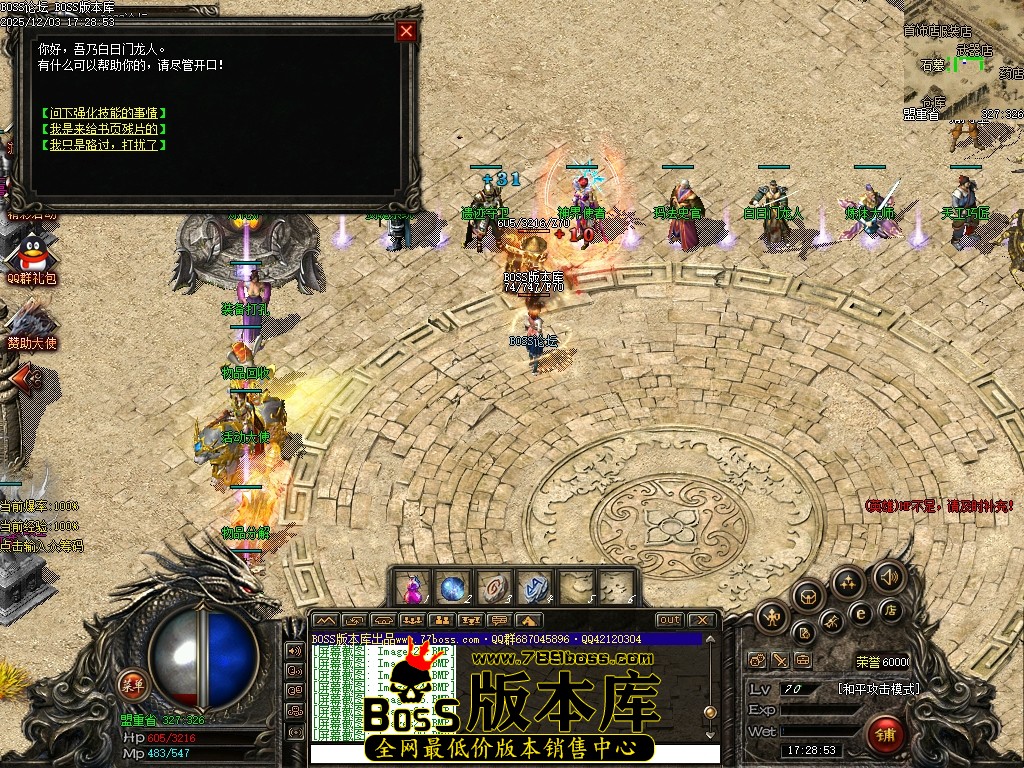Open the shop via the 店 button
Image resolution: width=1024 pixels, height=768 pixels.
(x=891, y=609)
